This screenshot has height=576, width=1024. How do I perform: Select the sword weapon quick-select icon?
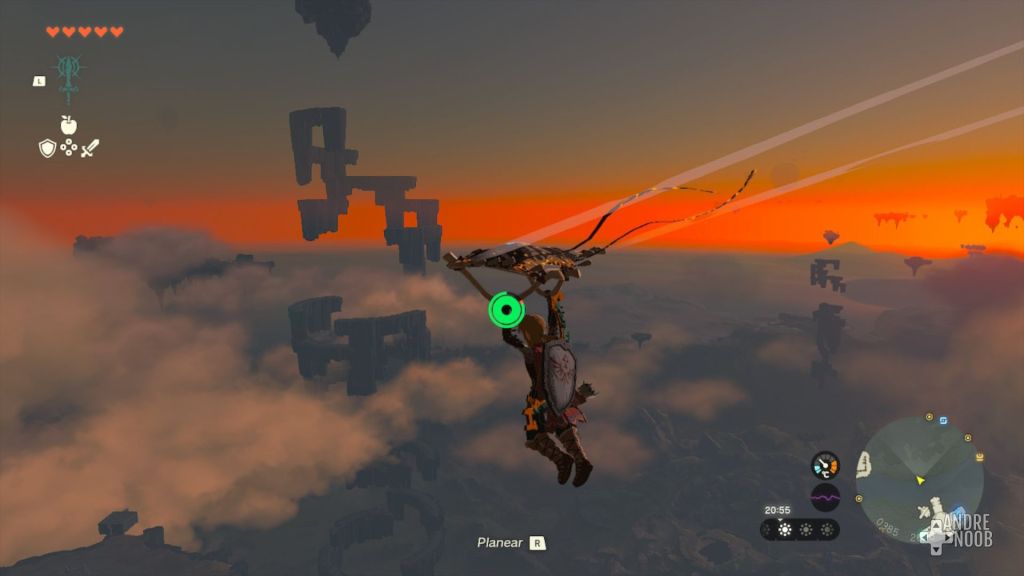pyautogui.click(x=90, y=148)
